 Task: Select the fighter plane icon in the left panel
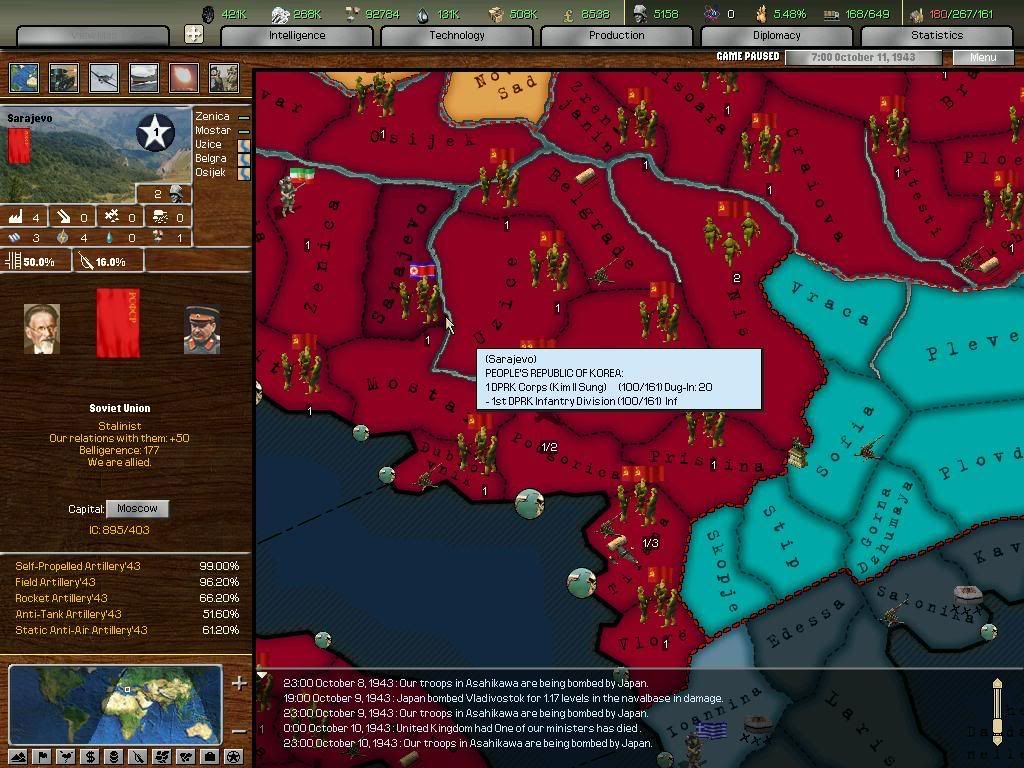[103, 78]
